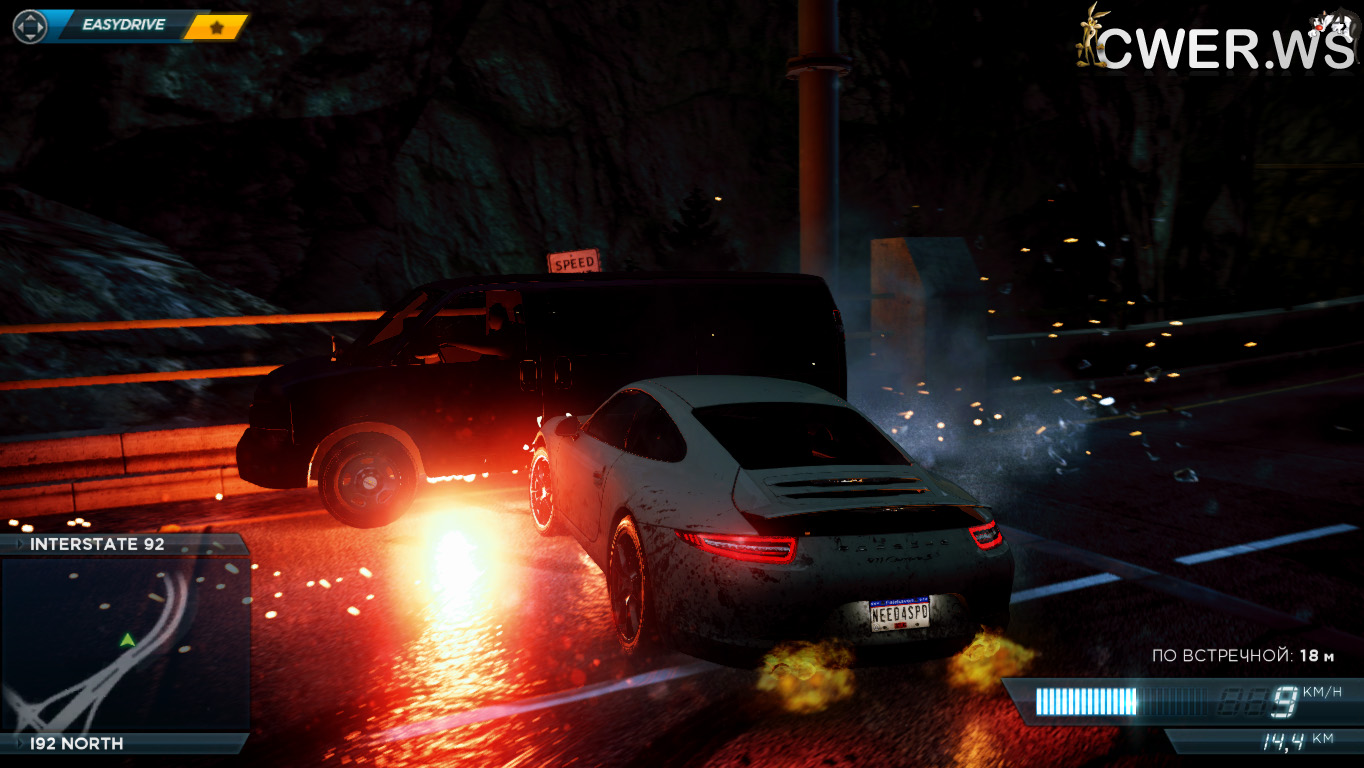The image size is (1364, 768).
Task: Open the EasyDrive menu
Action: 123,25
